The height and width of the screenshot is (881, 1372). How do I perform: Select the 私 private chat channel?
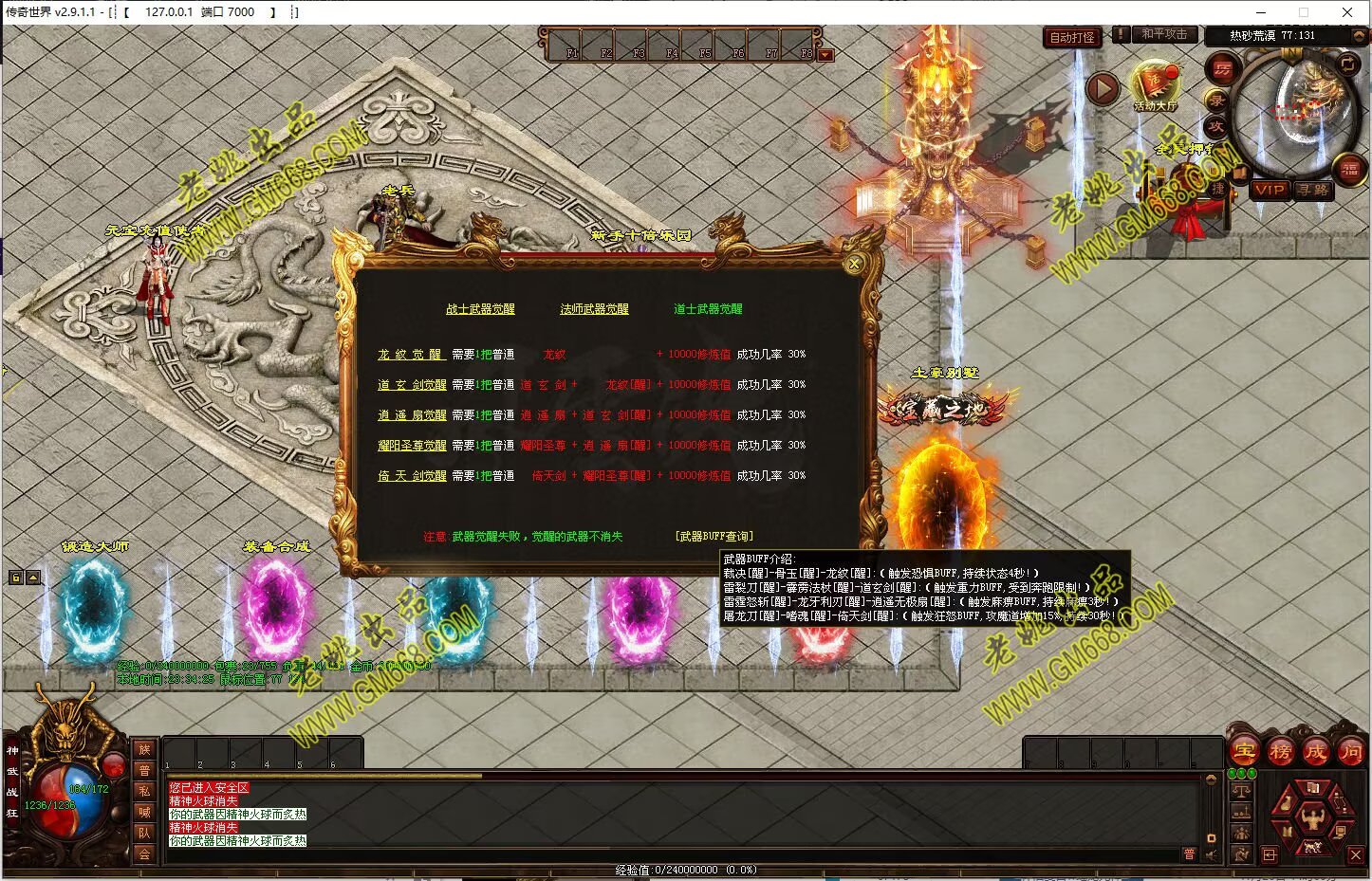click(x=144, y=791)
